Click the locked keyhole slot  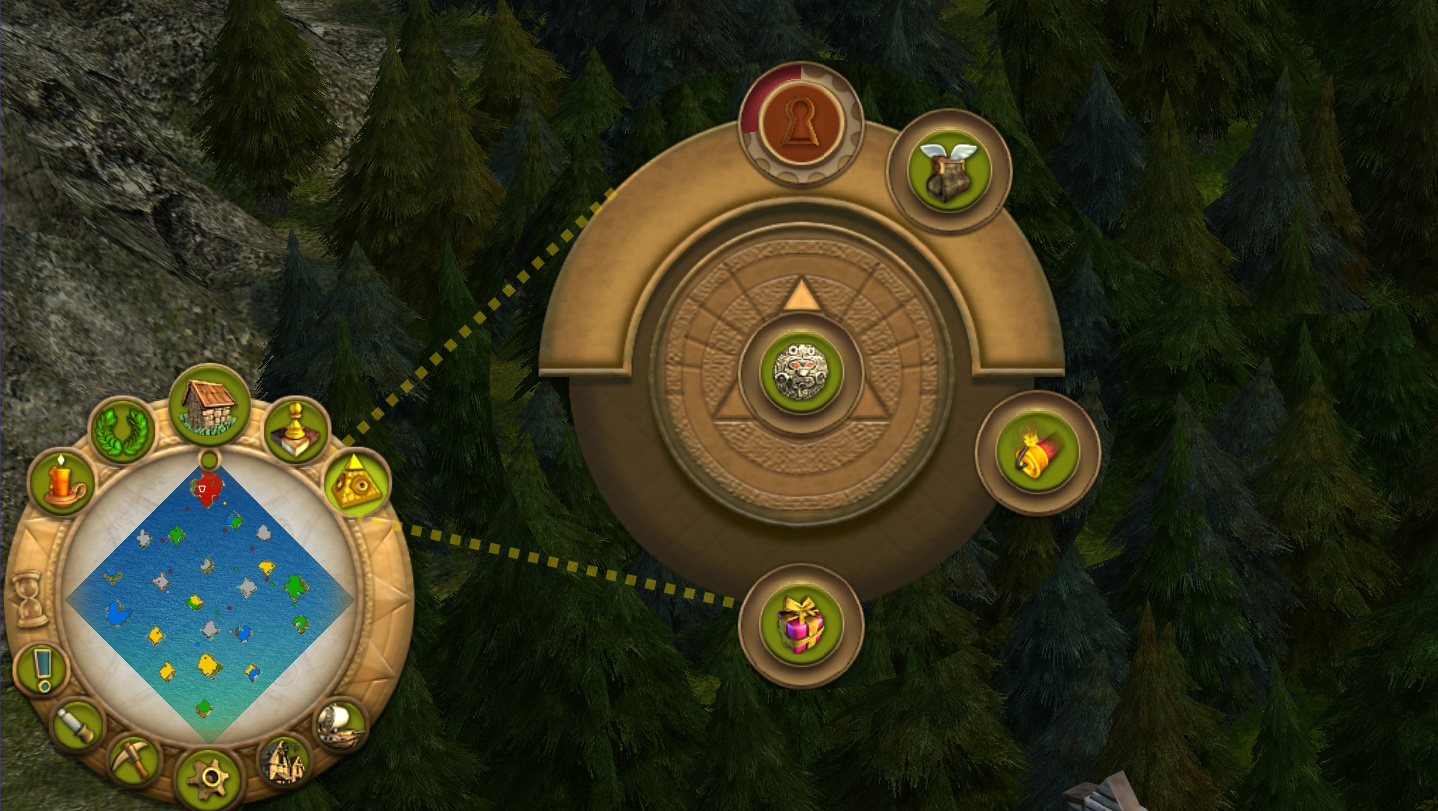[801, 125]
